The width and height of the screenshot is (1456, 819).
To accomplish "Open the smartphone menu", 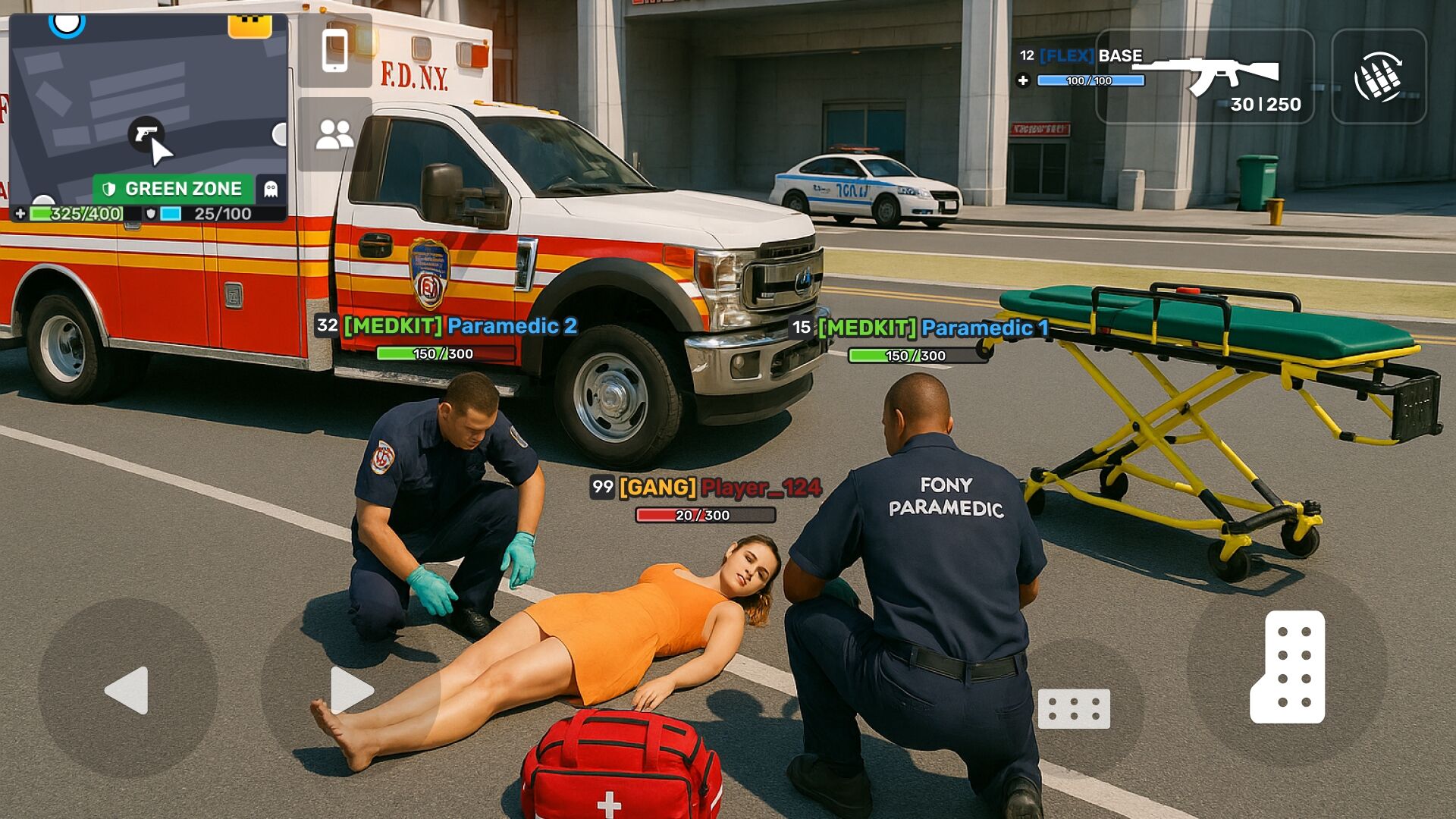I will click(334, 51).
